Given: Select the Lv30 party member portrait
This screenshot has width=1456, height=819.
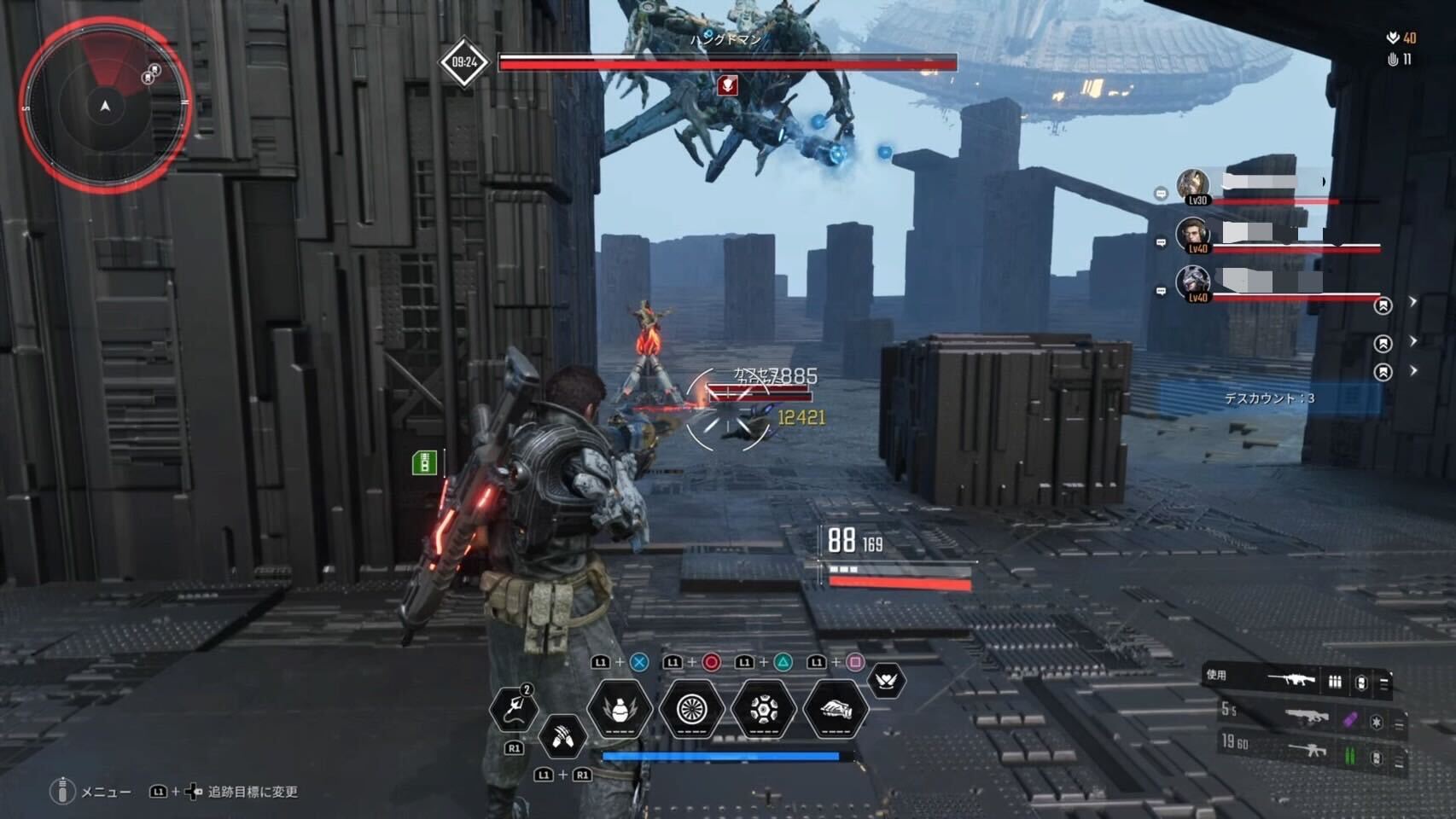Looking at the screenshot, I should click(1192, 185).
